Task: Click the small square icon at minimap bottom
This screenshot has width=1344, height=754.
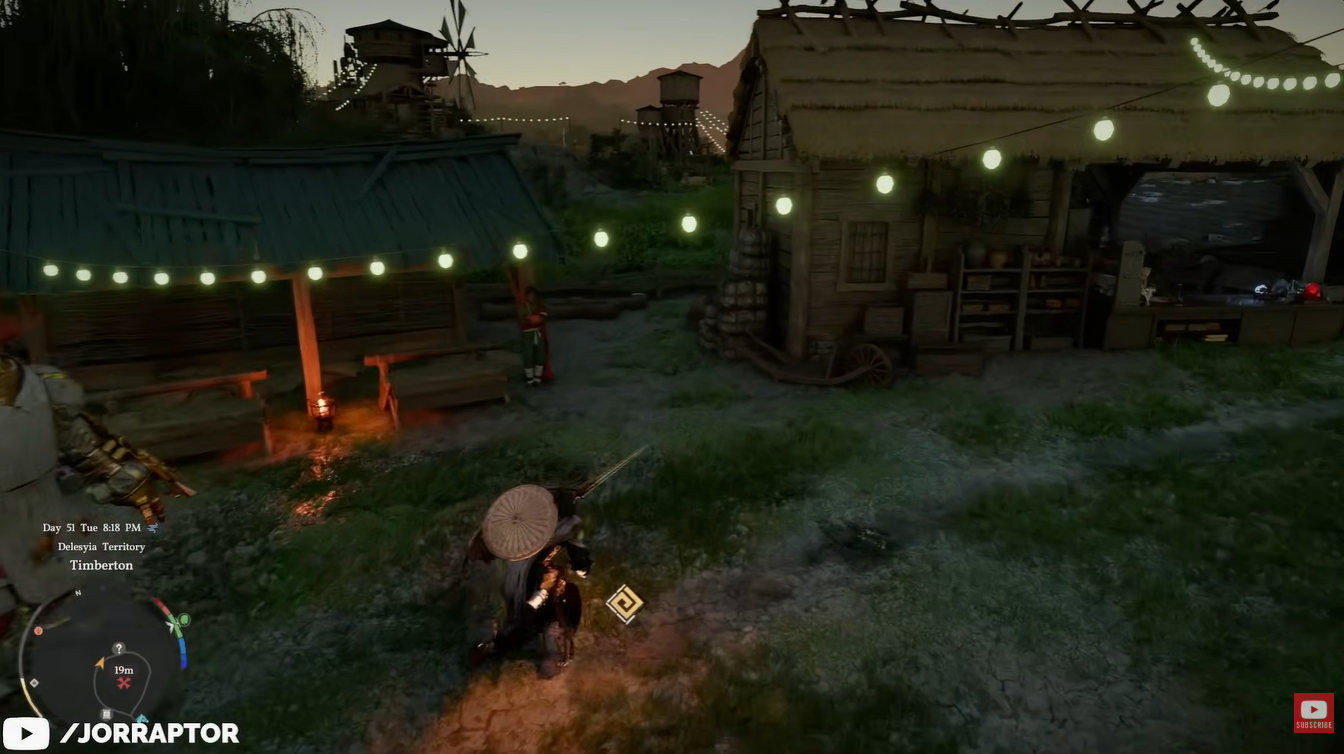Action: [107, 714]
